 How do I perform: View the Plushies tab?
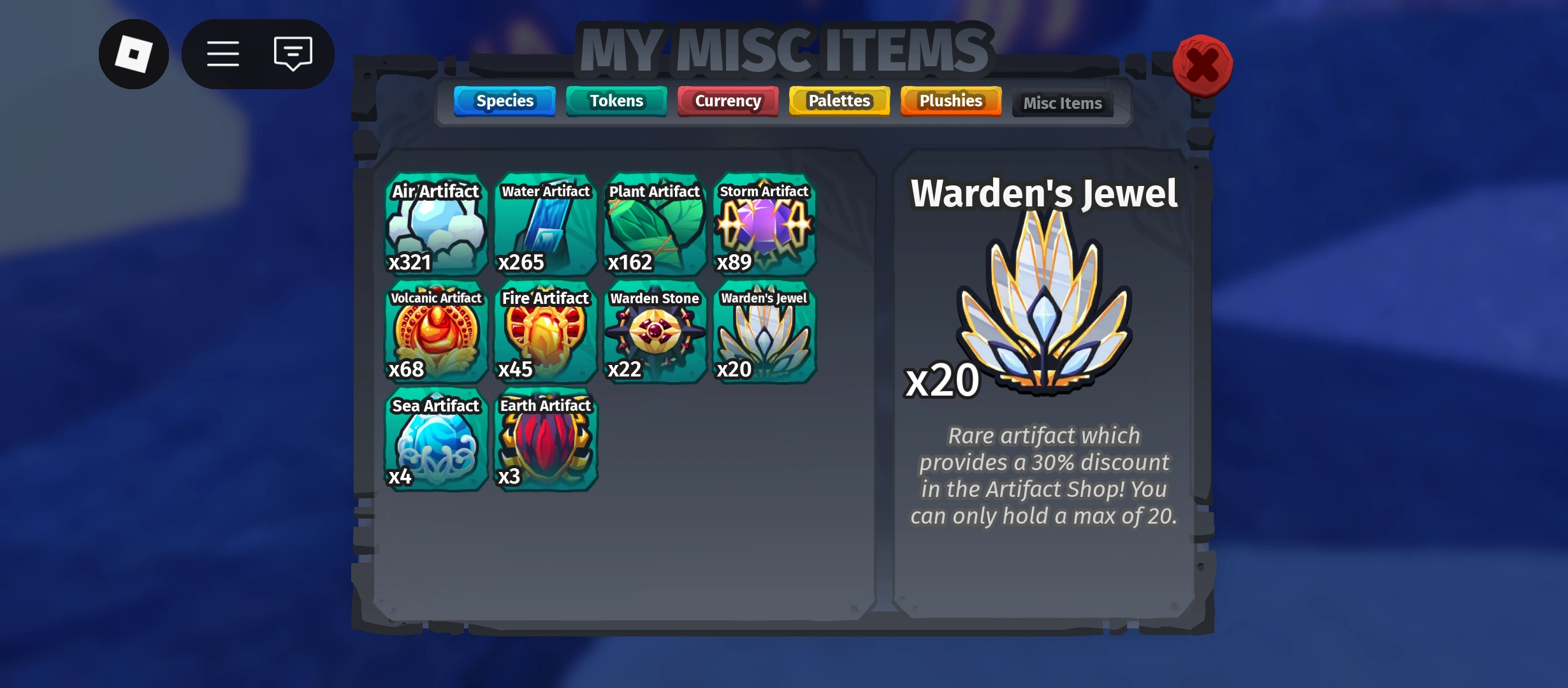click(x=950, y=101)
